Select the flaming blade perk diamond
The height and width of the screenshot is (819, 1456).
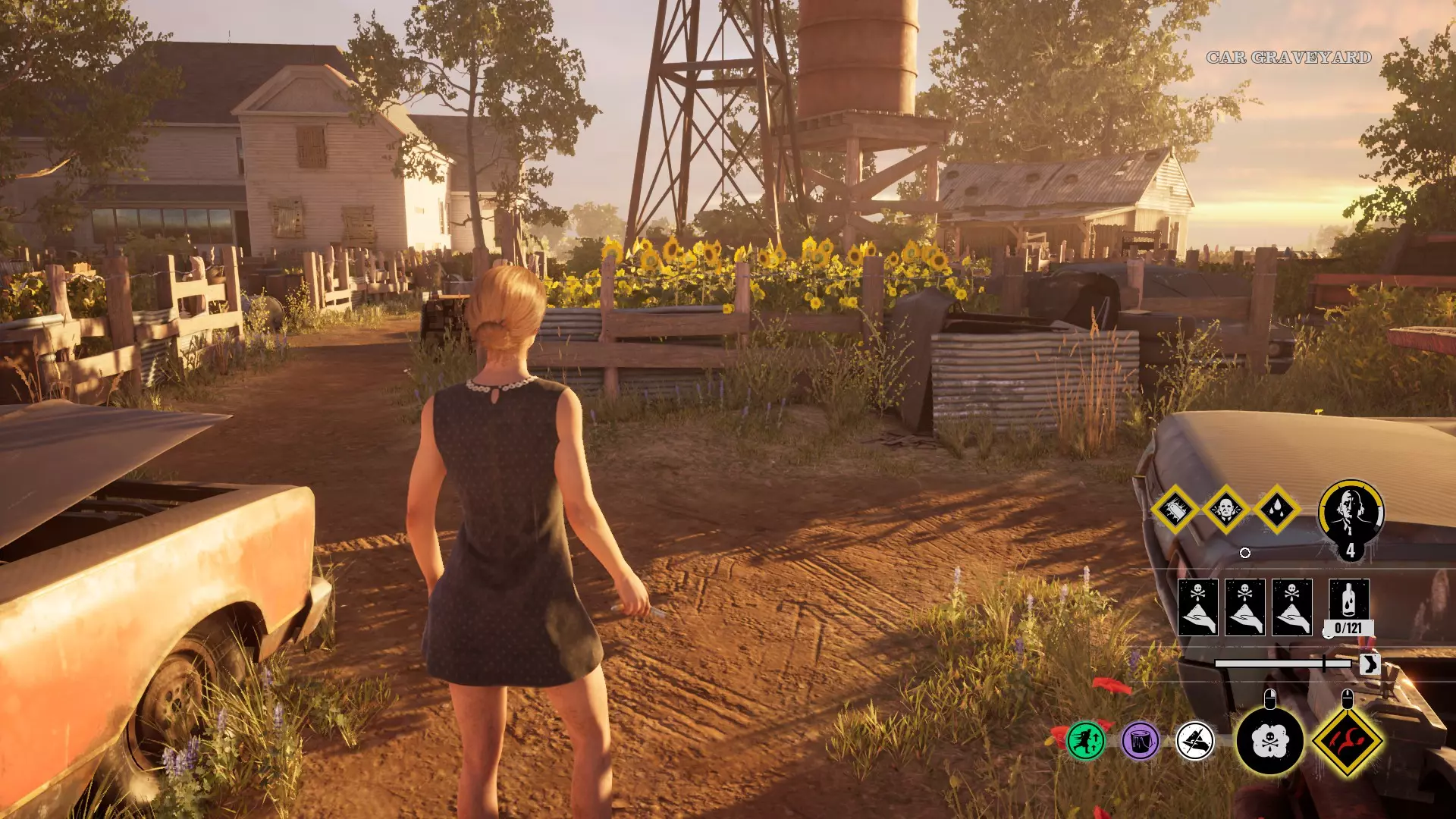click(1175, 510)
